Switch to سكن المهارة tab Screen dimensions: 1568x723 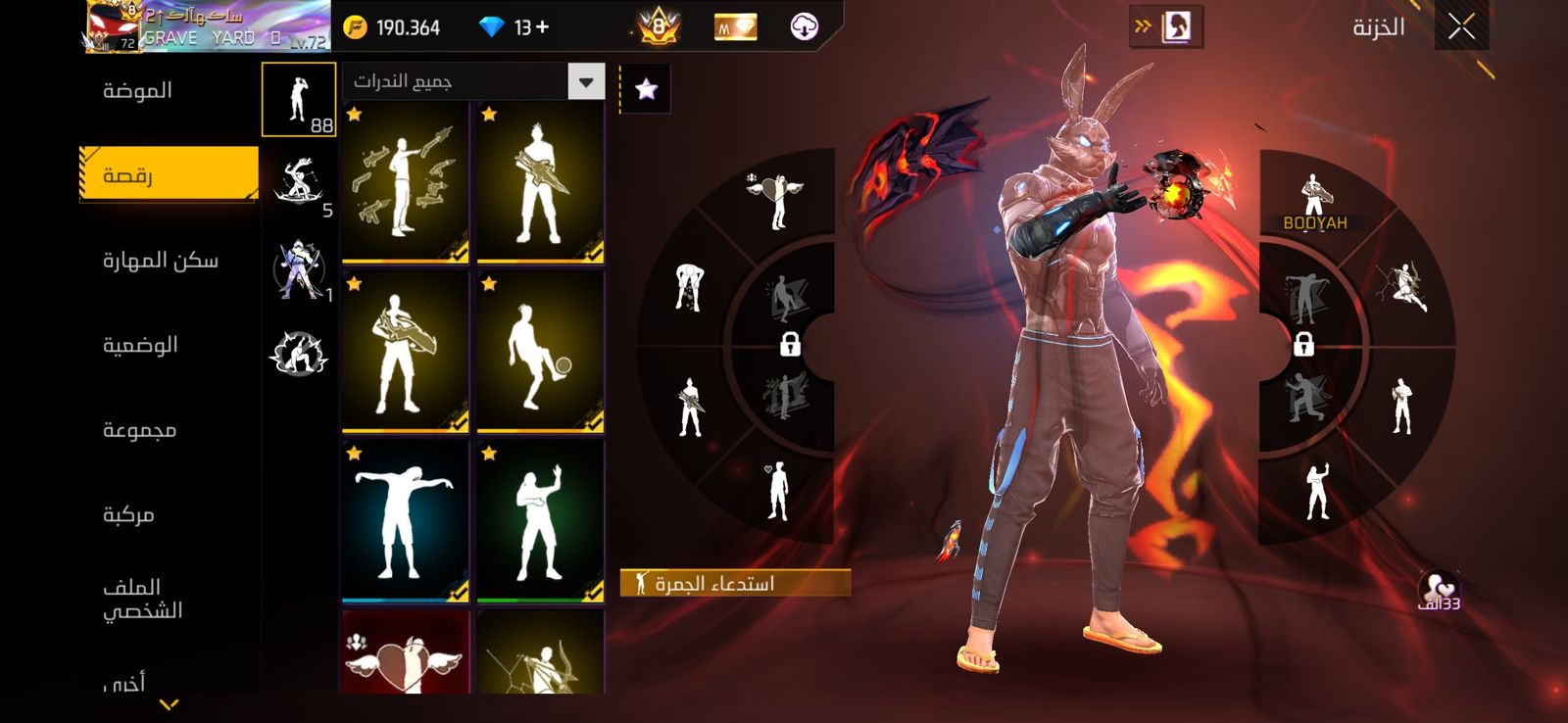(161, 261)
